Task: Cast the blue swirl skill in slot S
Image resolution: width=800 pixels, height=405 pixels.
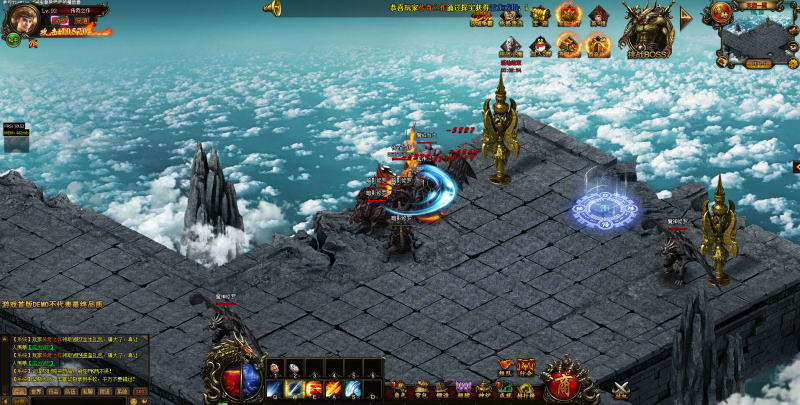Action: pos(353,388)
